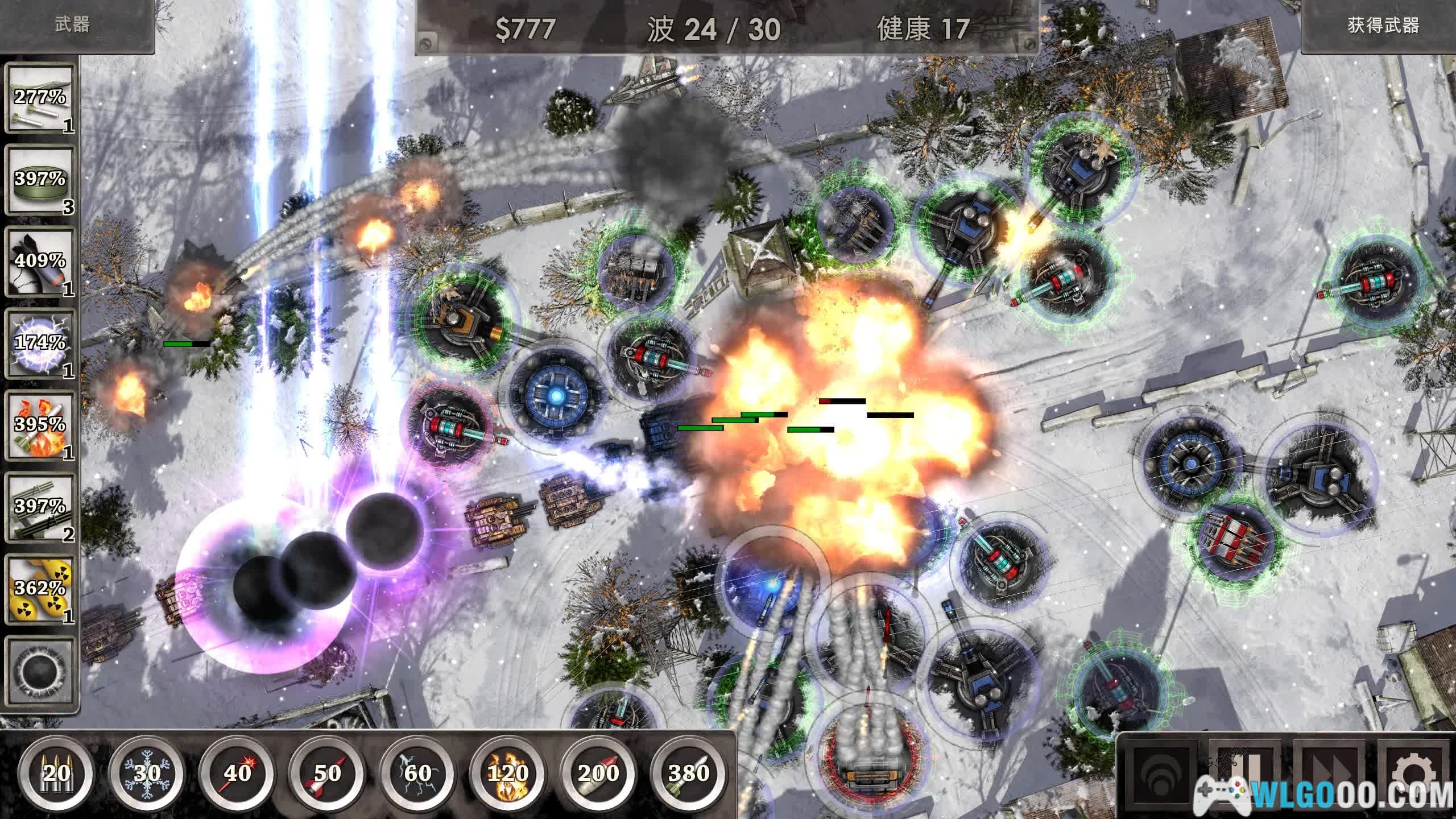Buy the 120-cost flame tower
This screenshot has height=819, width=1456.
(x=508, y=772)
